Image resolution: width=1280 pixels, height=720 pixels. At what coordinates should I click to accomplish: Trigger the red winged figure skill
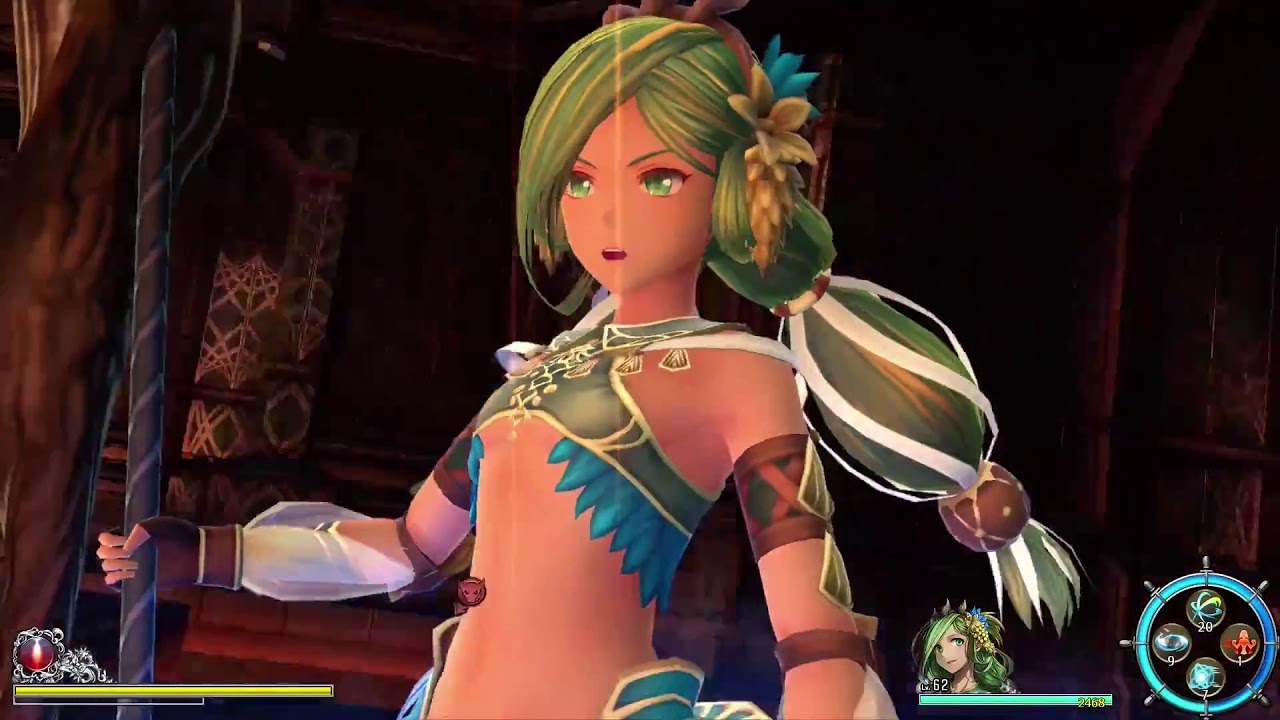(x=1241, y=642)
